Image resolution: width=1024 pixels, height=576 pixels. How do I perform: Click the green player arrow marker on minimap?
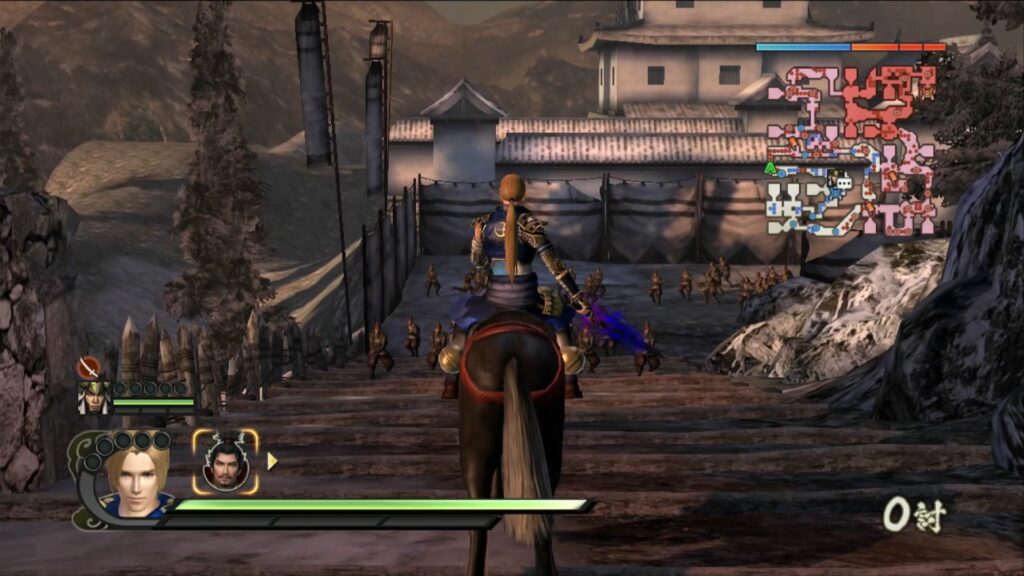771,168
